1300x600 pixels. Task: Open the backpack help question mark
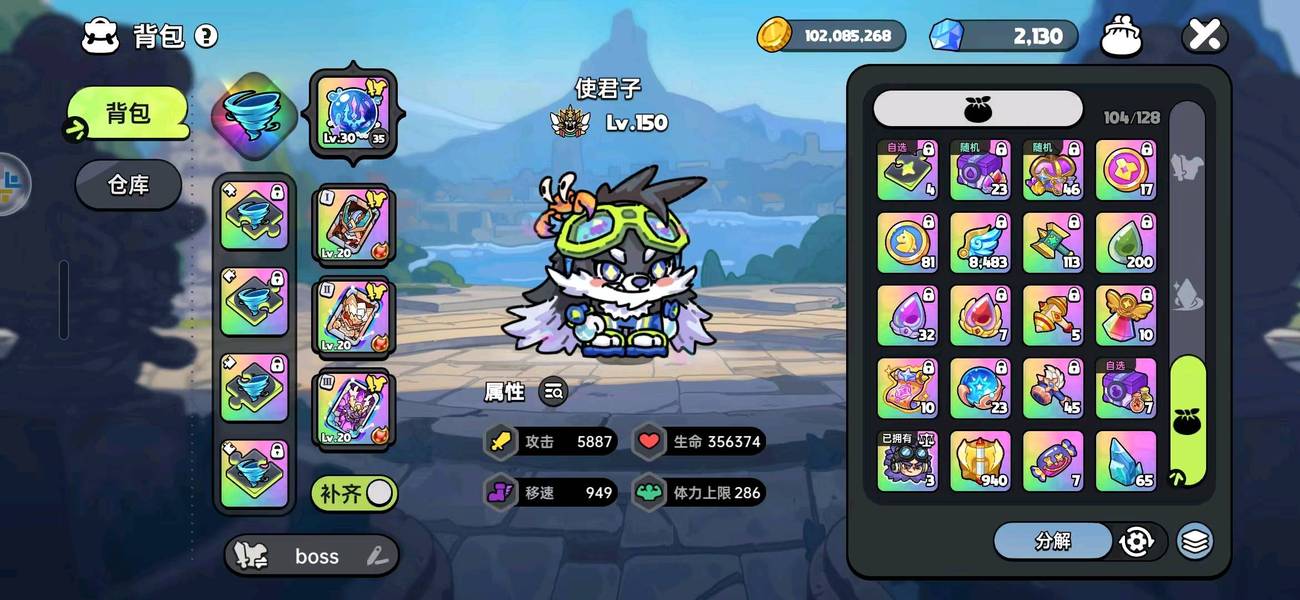pyautogui.click(x=206, y=37)
